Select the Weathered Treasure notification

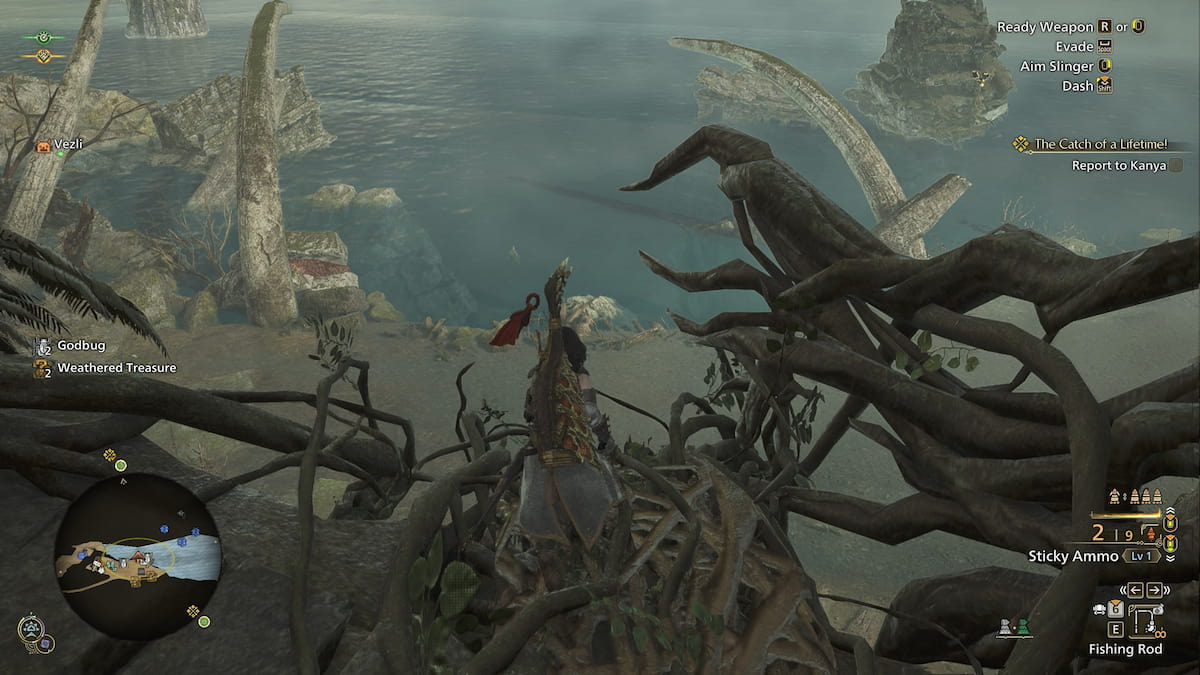pos(116,368)
